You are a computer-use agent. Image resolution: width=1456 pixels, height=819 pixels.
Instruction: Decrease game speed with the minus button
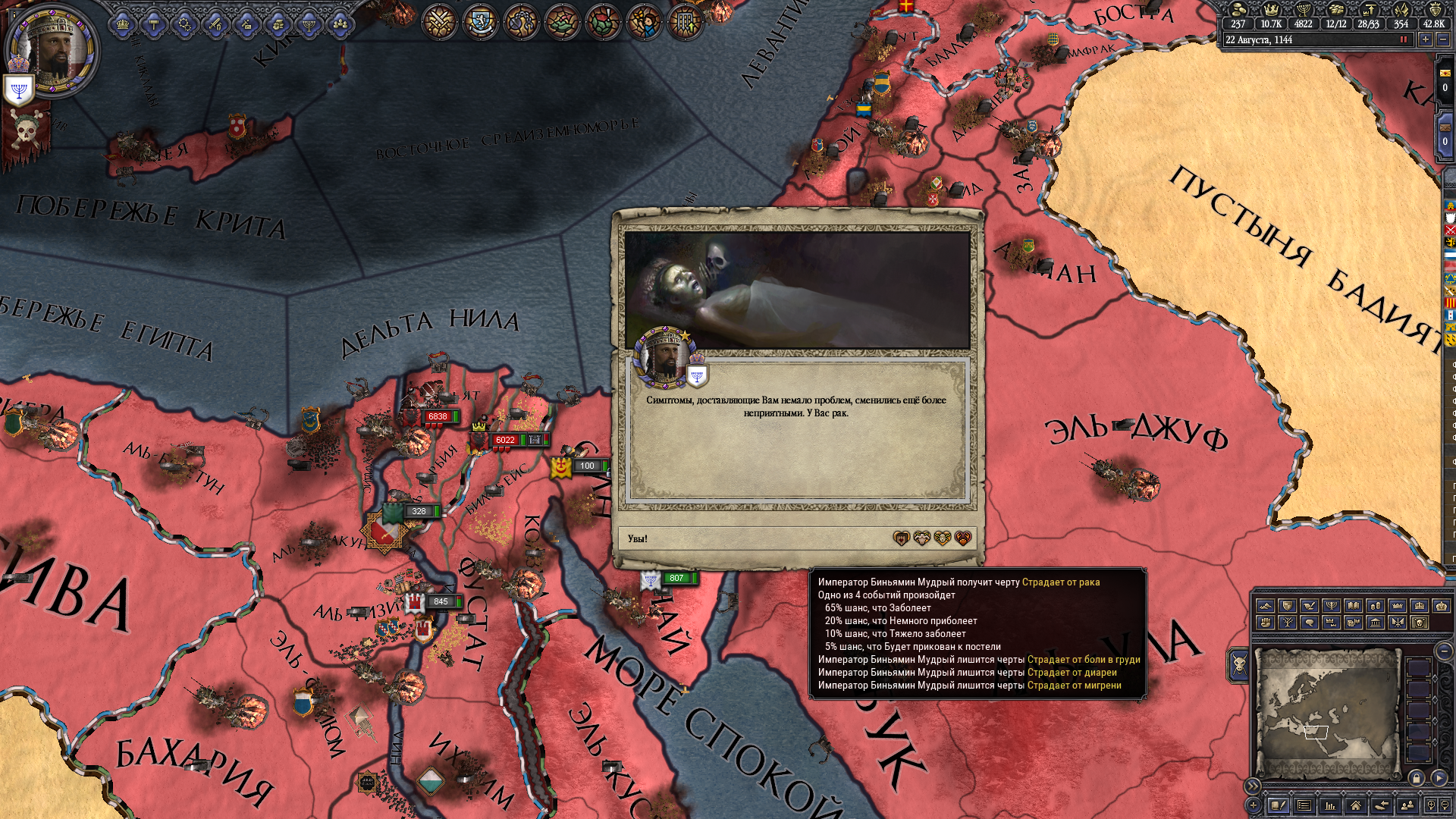pyautogui.click(x=1443, y=39)
